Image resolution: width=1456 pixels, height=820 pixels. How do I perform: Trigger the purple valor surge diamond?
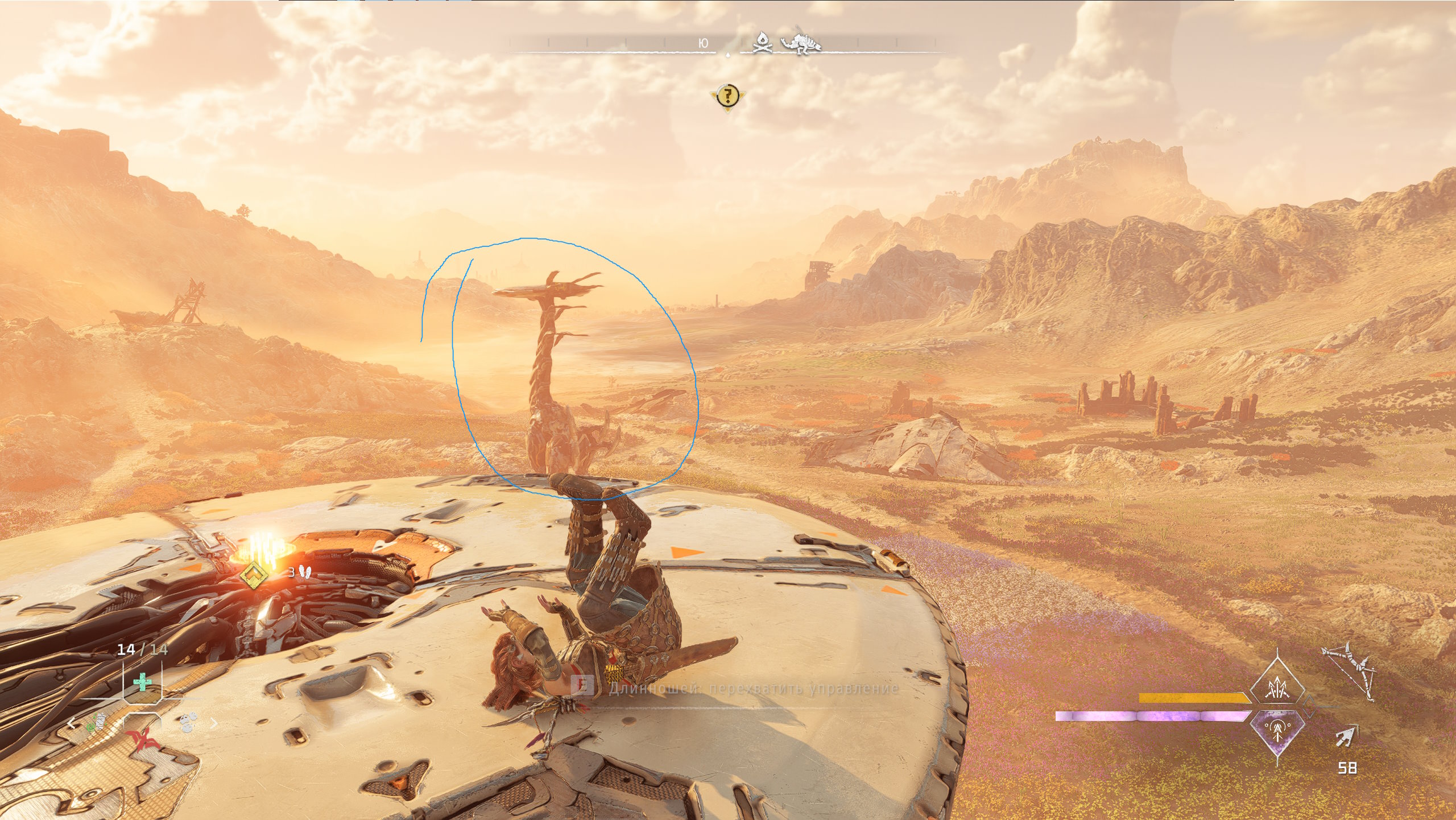[x=1277, y=731]
